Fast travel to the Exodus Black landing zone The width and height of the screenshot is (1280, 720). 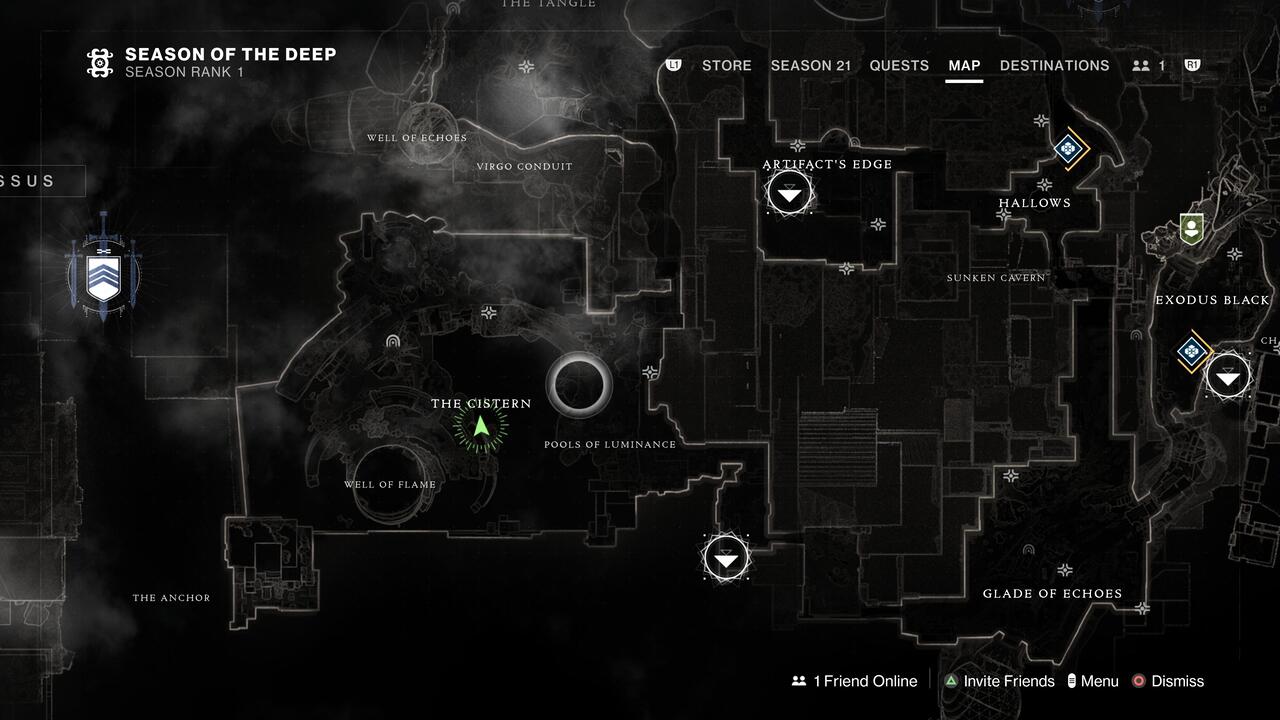point(1228,376)
